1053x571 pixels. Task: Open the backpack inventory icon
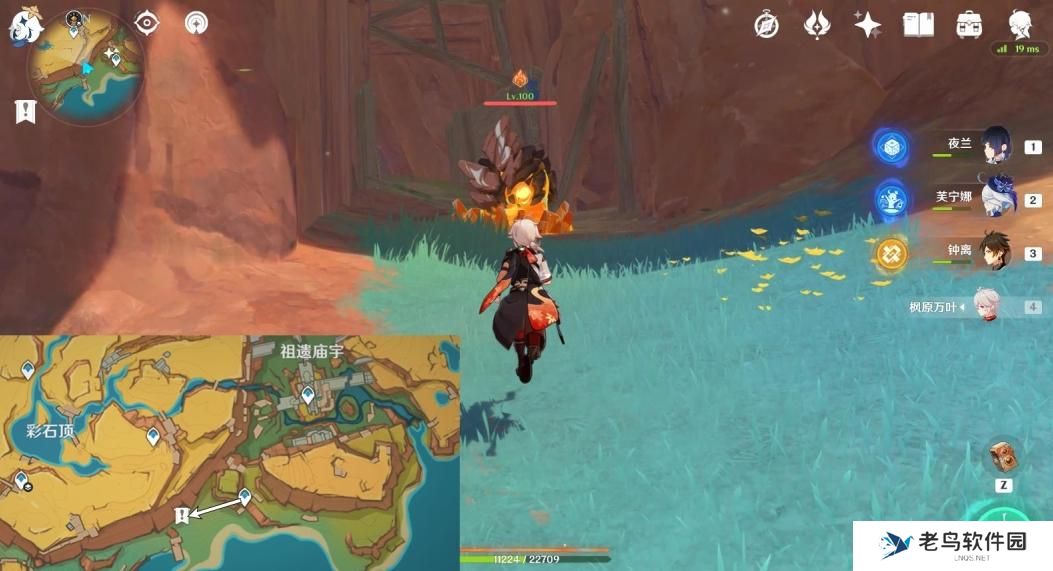[969, 25]
